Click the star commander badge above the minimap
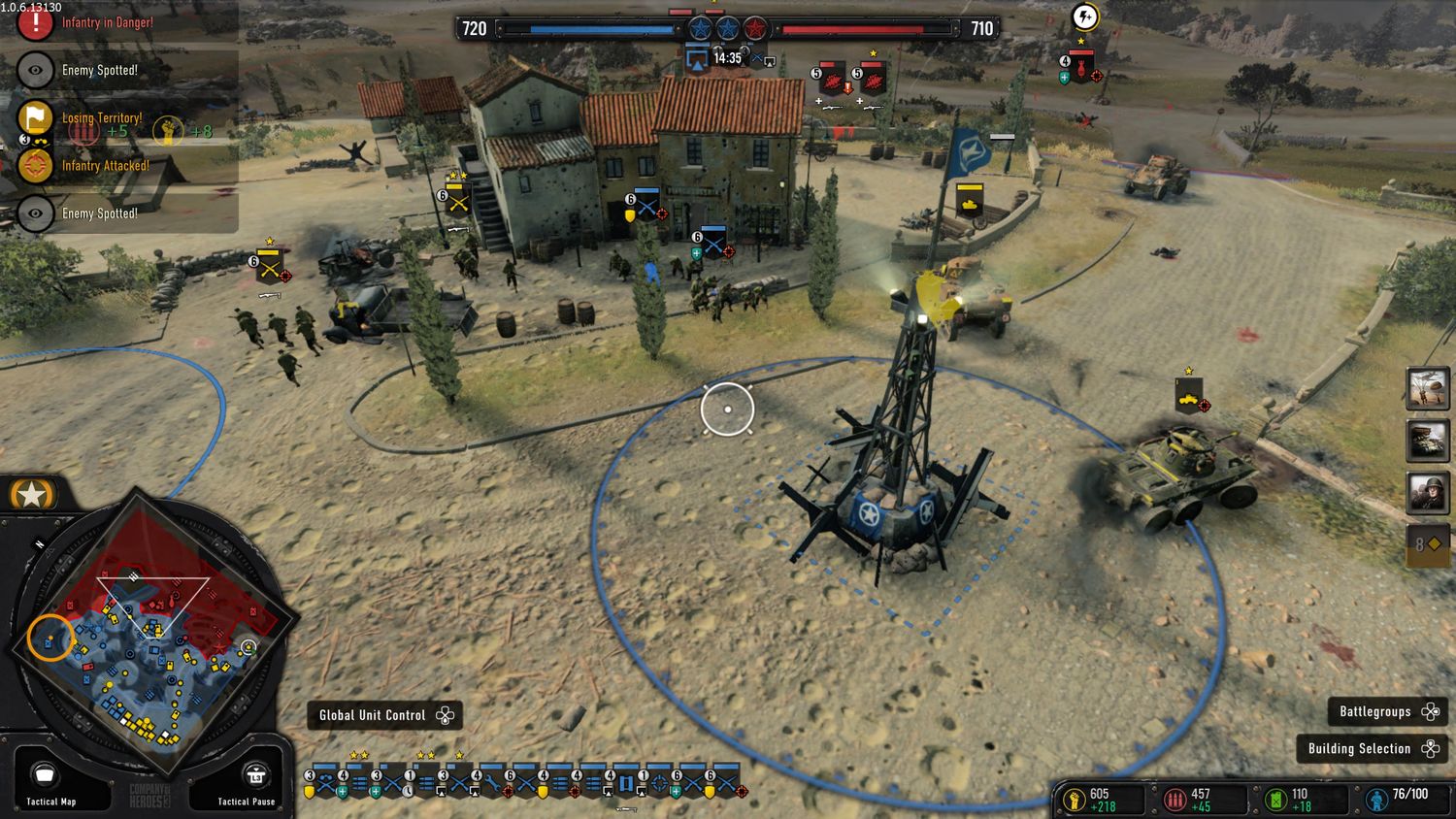1456x819 pixels. (x=31, y=495)
